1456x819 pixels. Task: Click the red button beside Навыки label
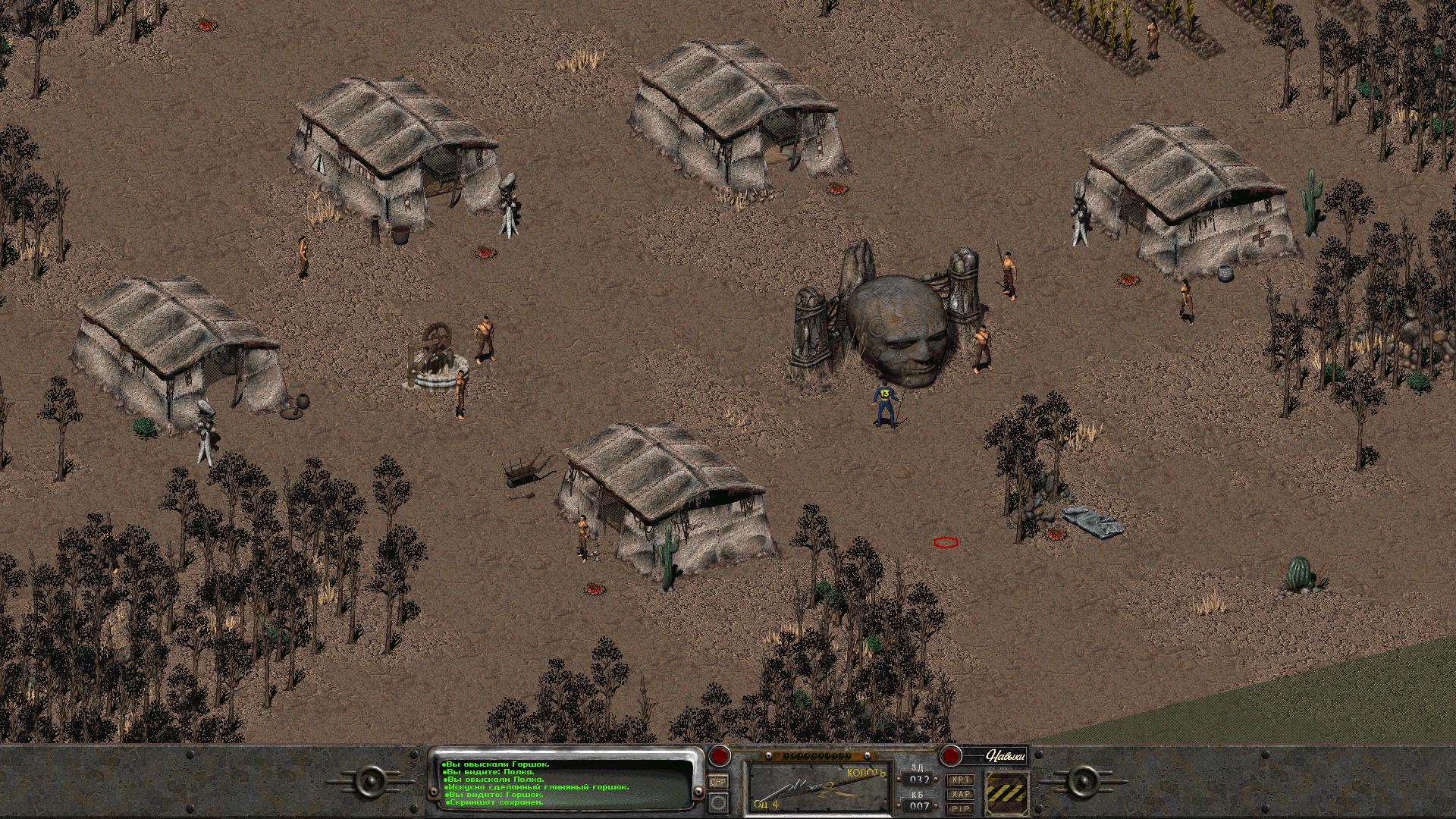pos(950,757)
